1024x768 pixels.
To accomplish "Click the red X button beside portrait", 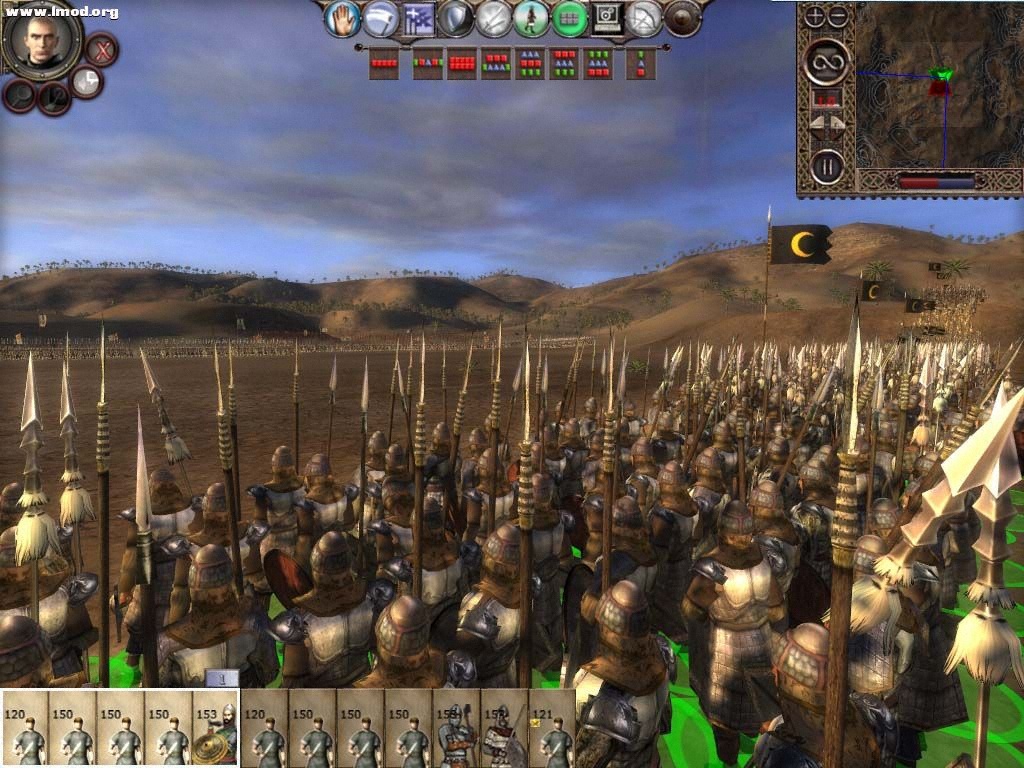I will [x=100, y=48].
